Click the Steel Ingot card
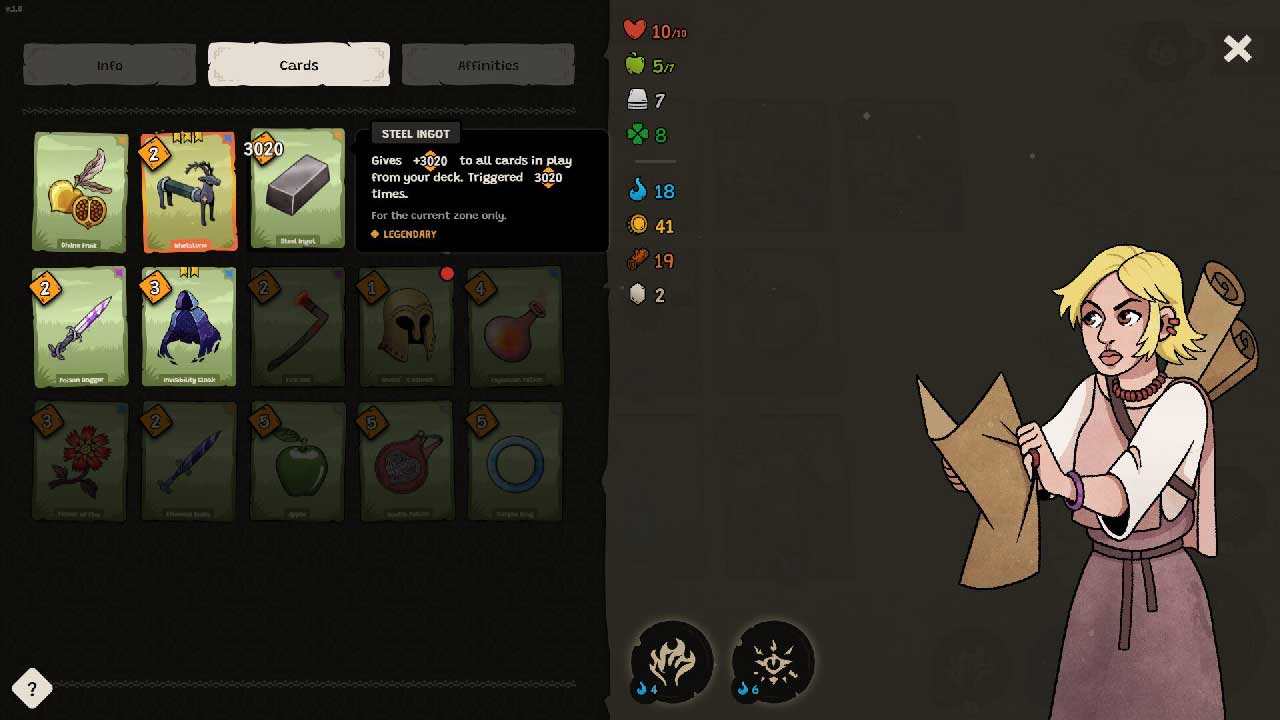Viewport: 1280px width, 720px height. (x=298, y=191)
